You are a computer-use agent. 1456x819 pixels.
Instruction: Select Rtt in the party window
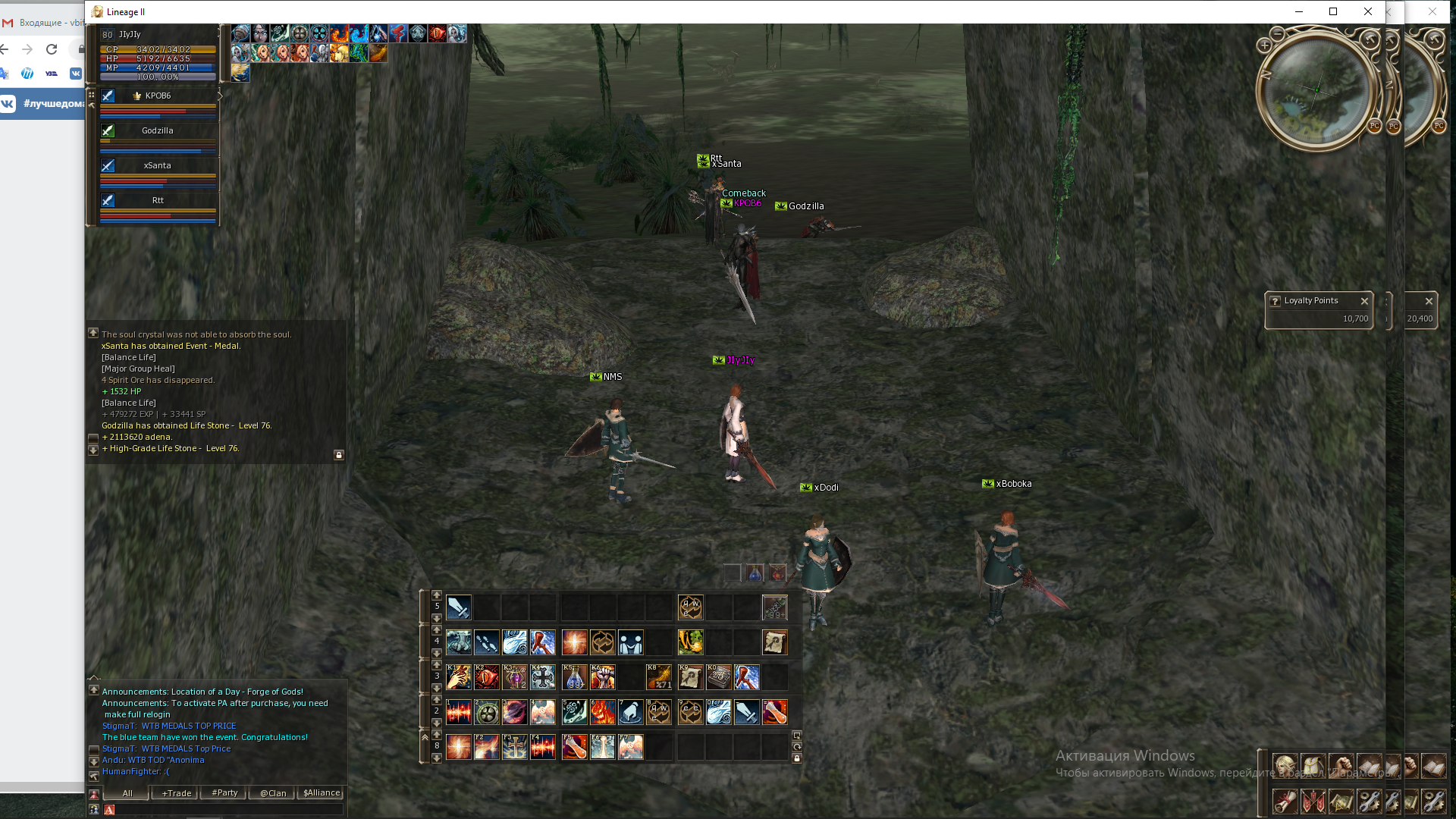(158, 201)
